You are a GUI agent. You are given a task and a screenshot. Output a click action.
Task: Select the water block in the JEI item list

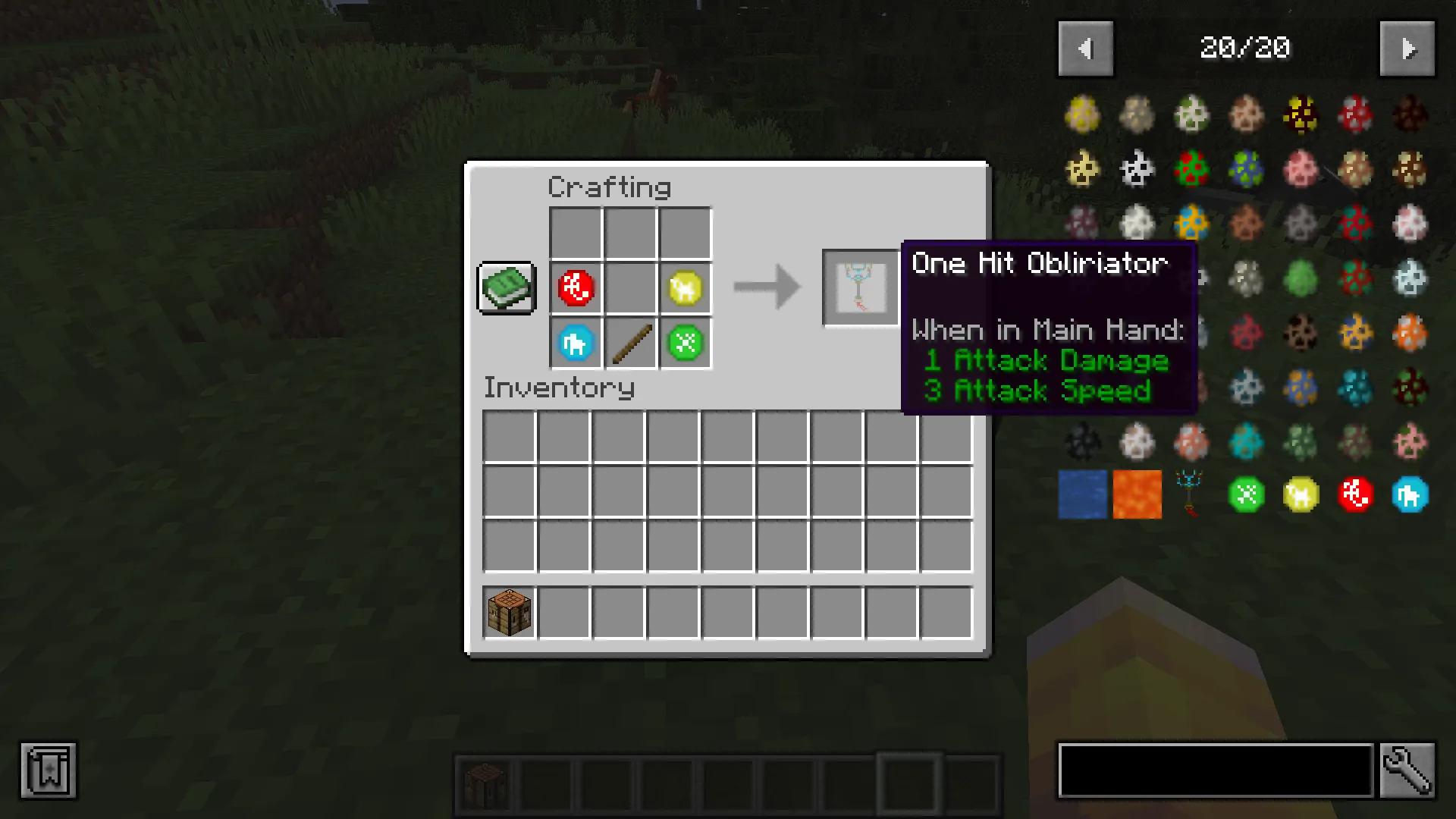(1082, 494)
